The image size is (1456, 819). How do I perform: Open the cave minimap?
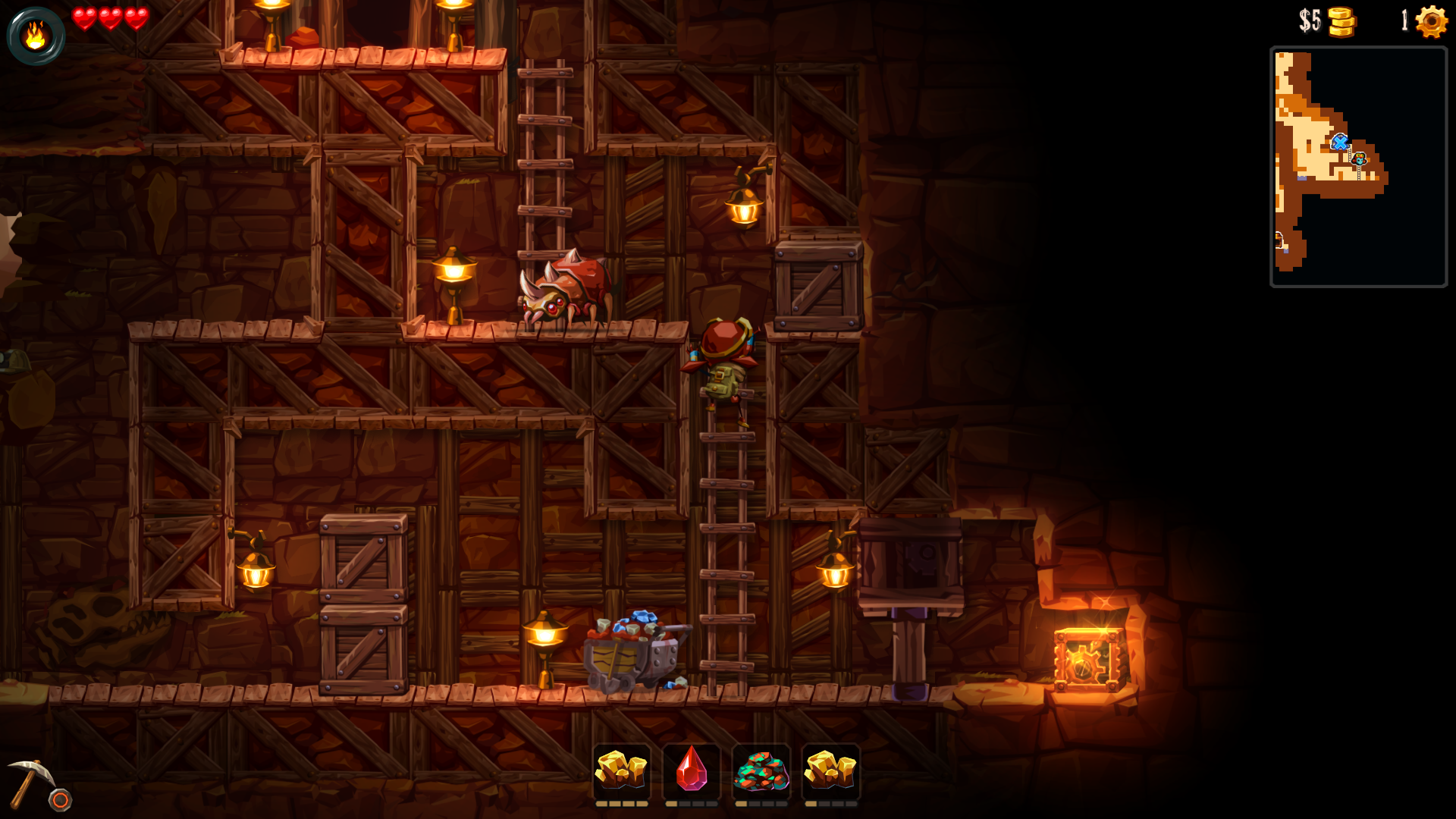click(1358, 167)
